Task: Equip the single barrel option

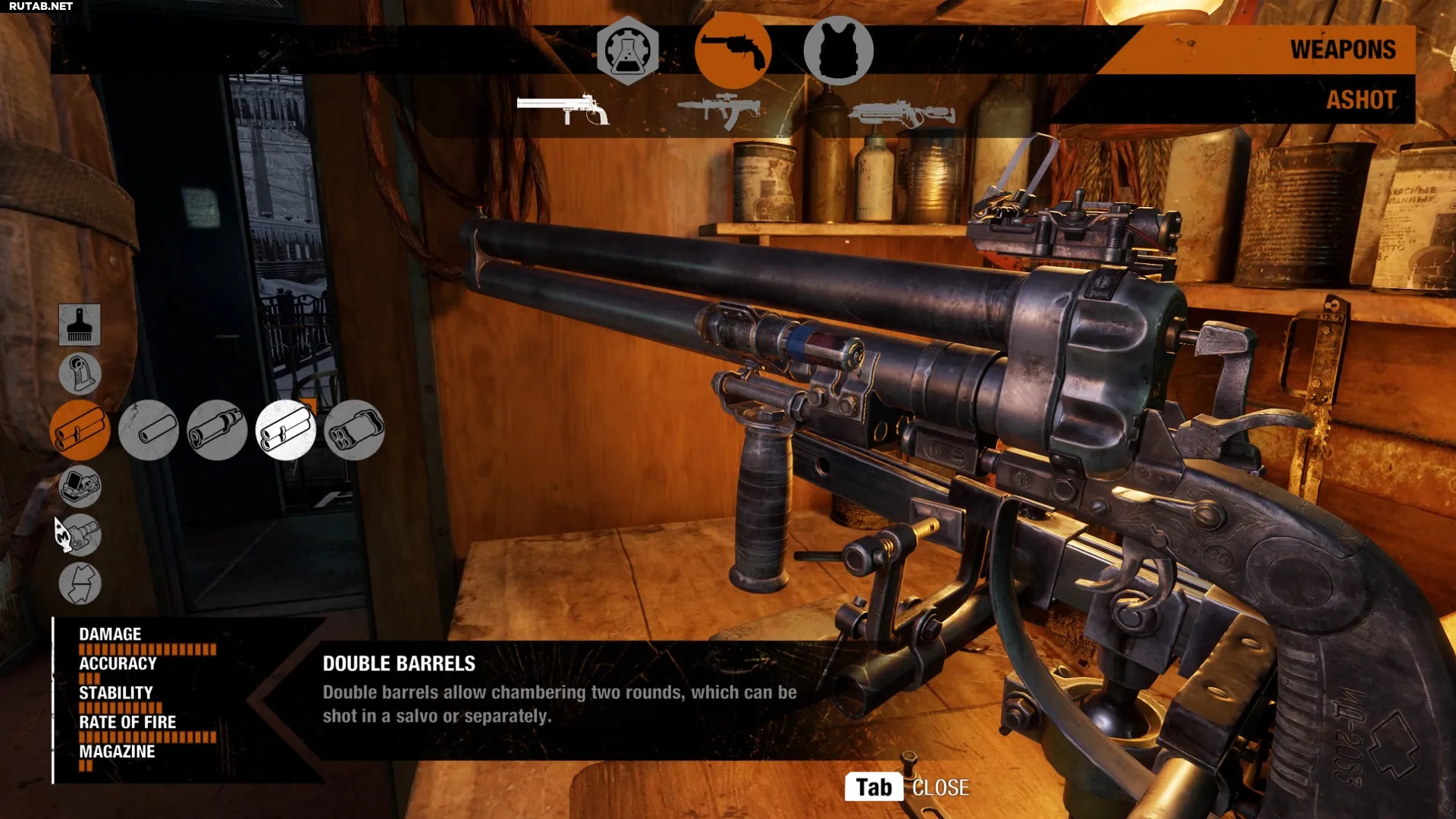Action: click(x=149, y=430)
